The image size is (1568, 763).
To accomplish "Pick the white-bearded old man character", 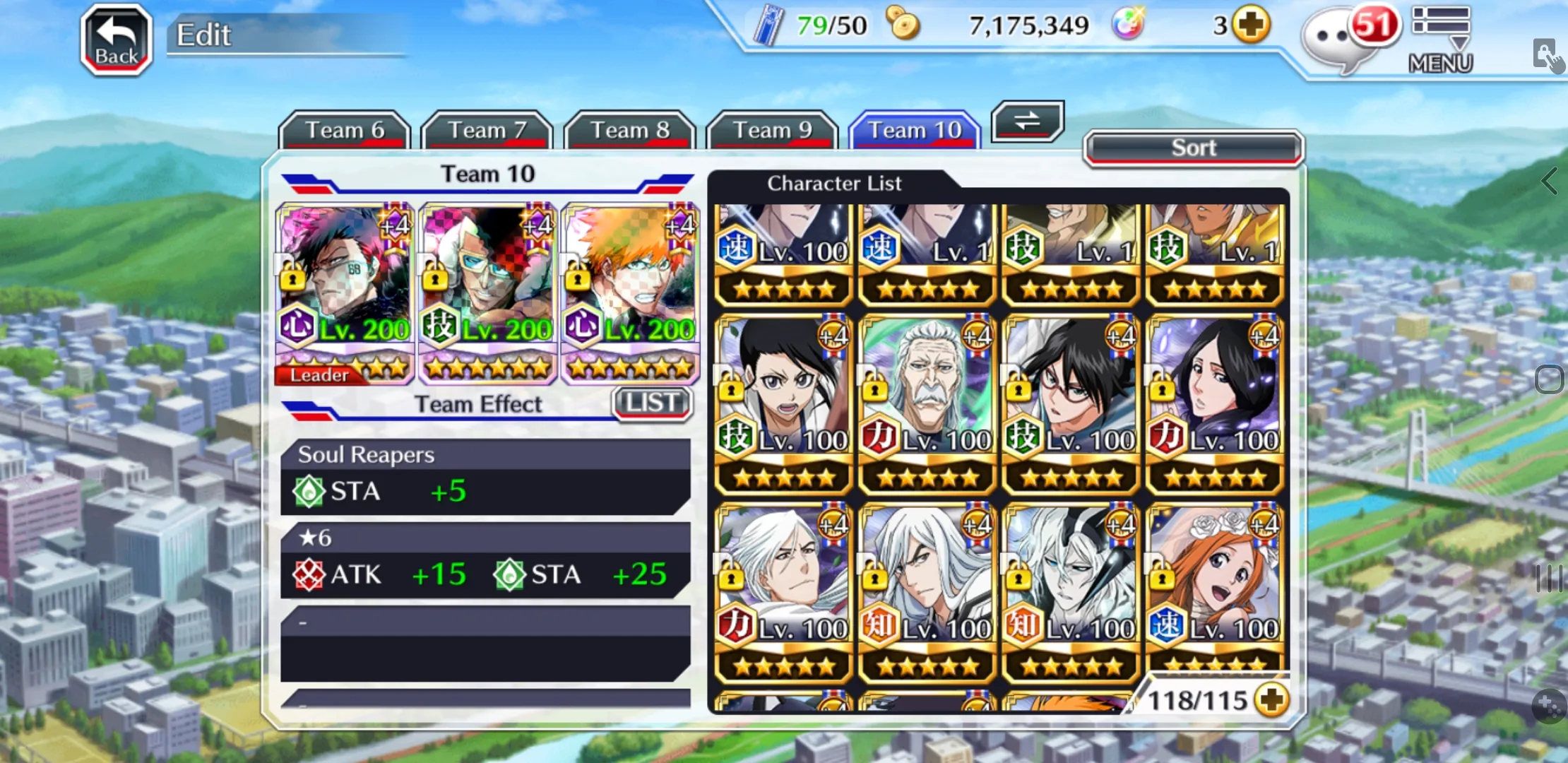I will (x=927, y=403).
